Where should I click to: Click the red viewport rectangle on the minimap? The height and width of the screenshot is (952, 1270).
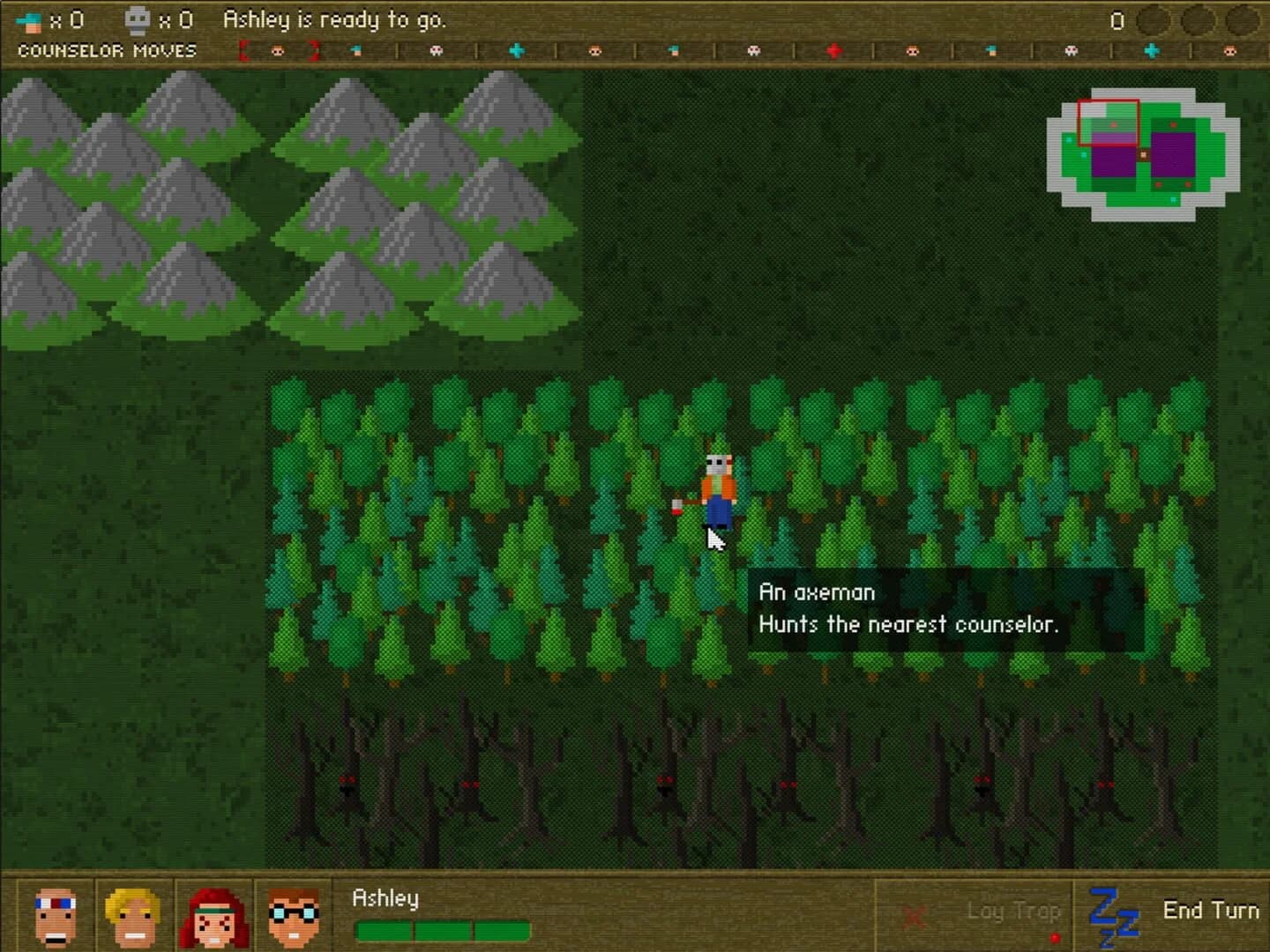point(1109,121)
